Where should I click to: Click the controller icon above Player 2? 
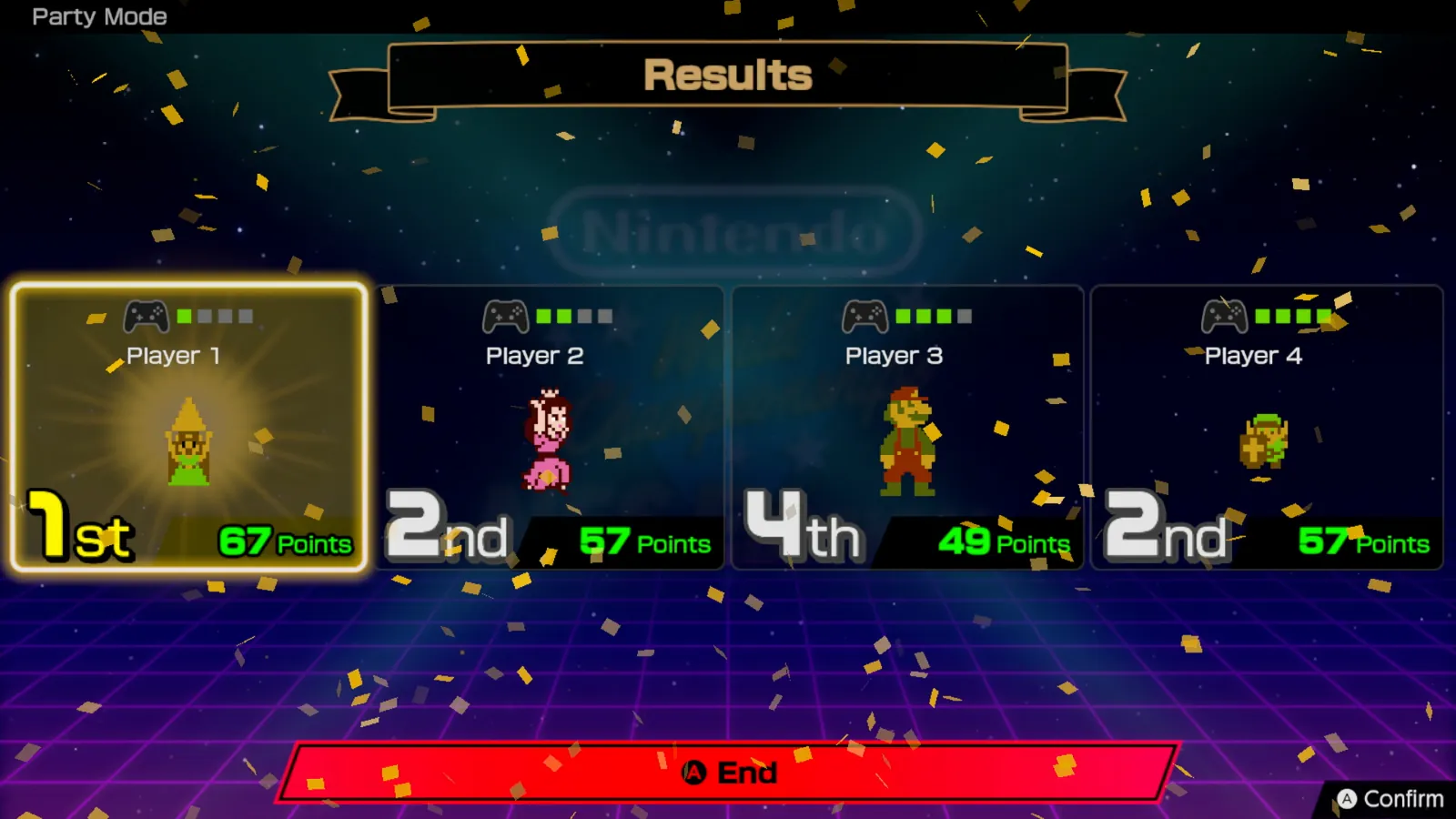(x=503, y=316)
